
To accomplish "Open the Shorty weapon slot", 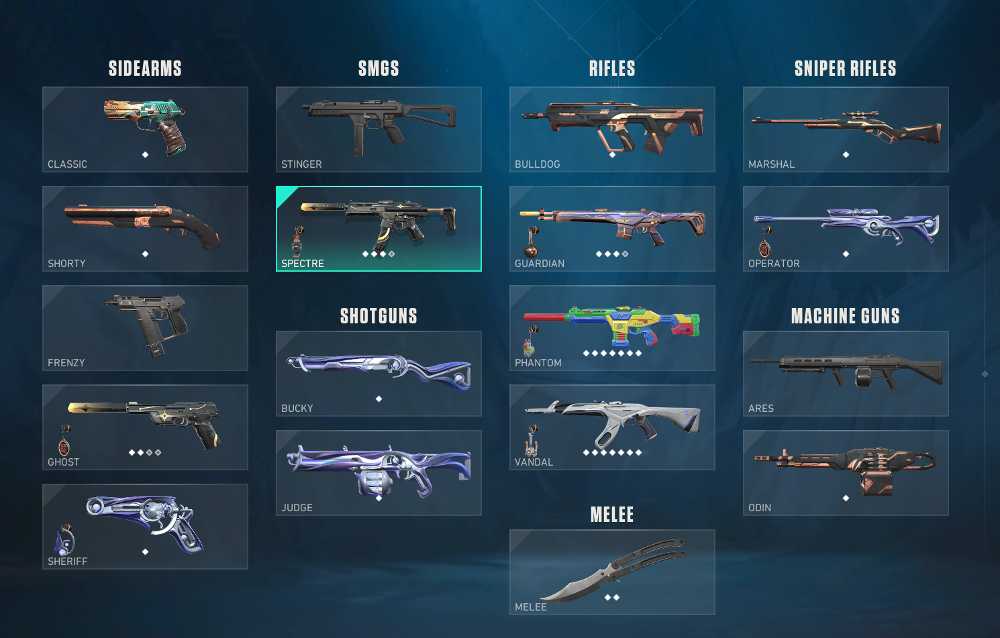I will (145, 228).
